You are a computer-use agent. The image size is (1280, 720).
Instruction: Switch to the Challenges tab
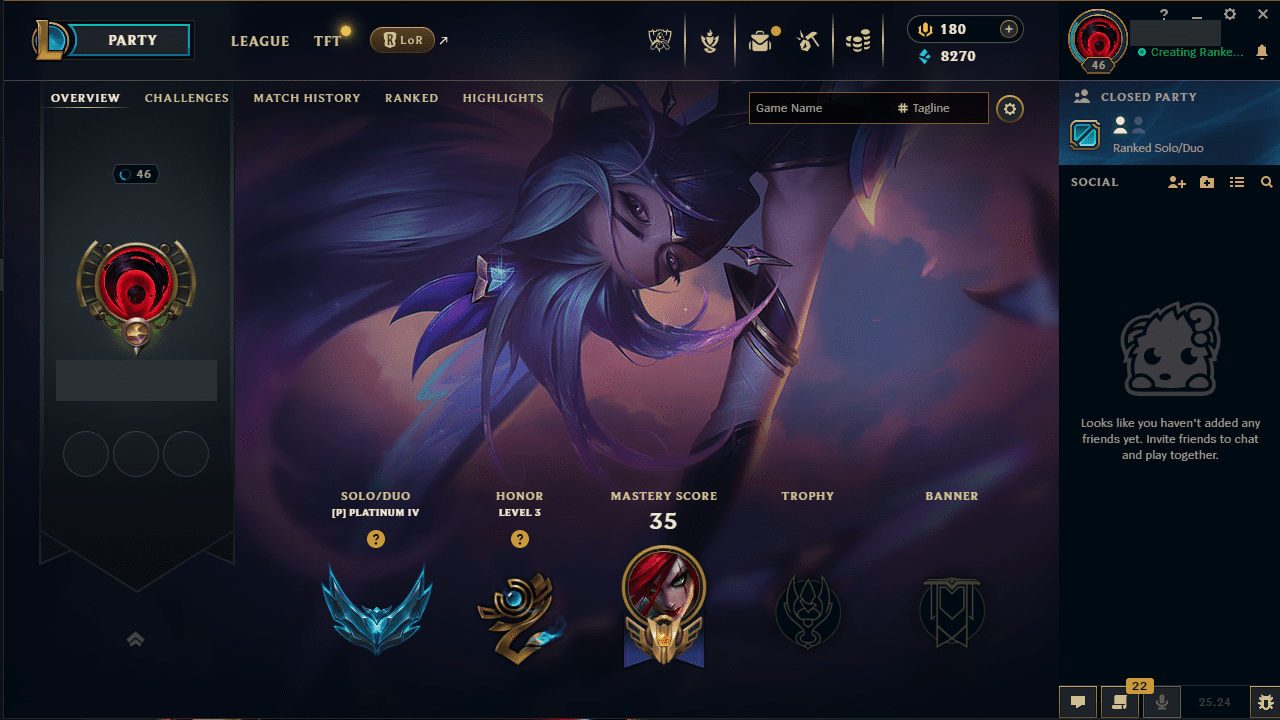point(187,98)
